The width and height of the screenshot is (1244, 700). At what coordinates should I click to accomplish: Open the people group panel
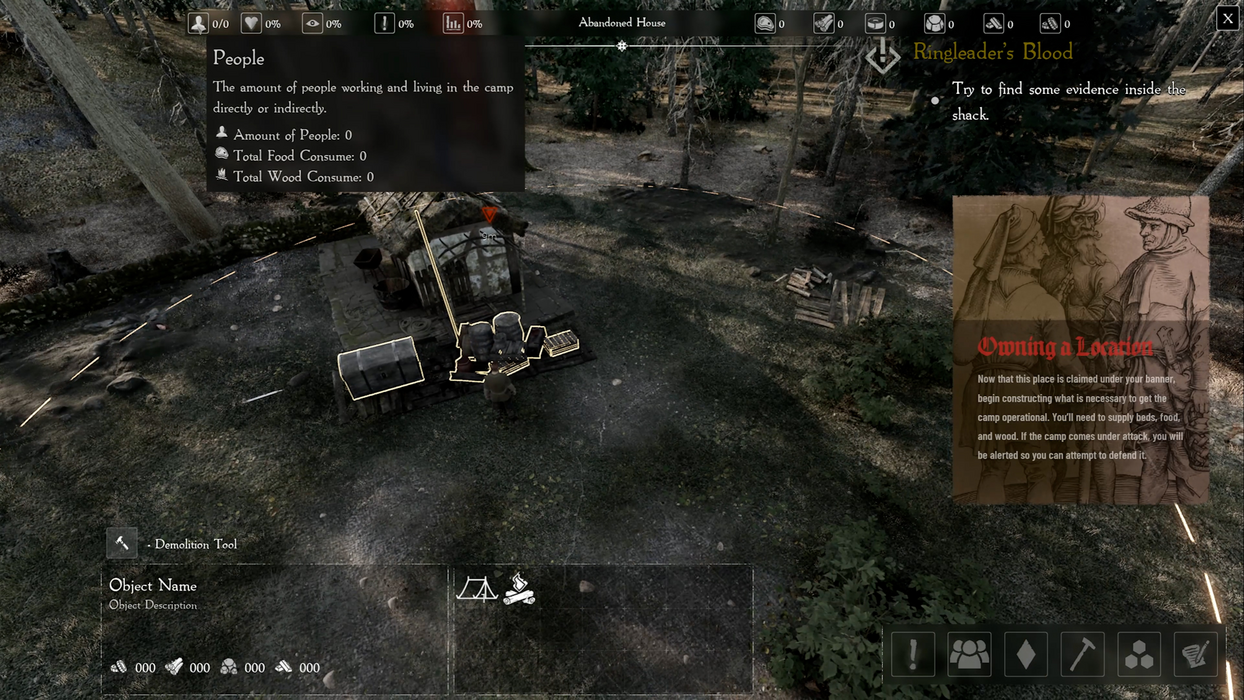point(969,654)
